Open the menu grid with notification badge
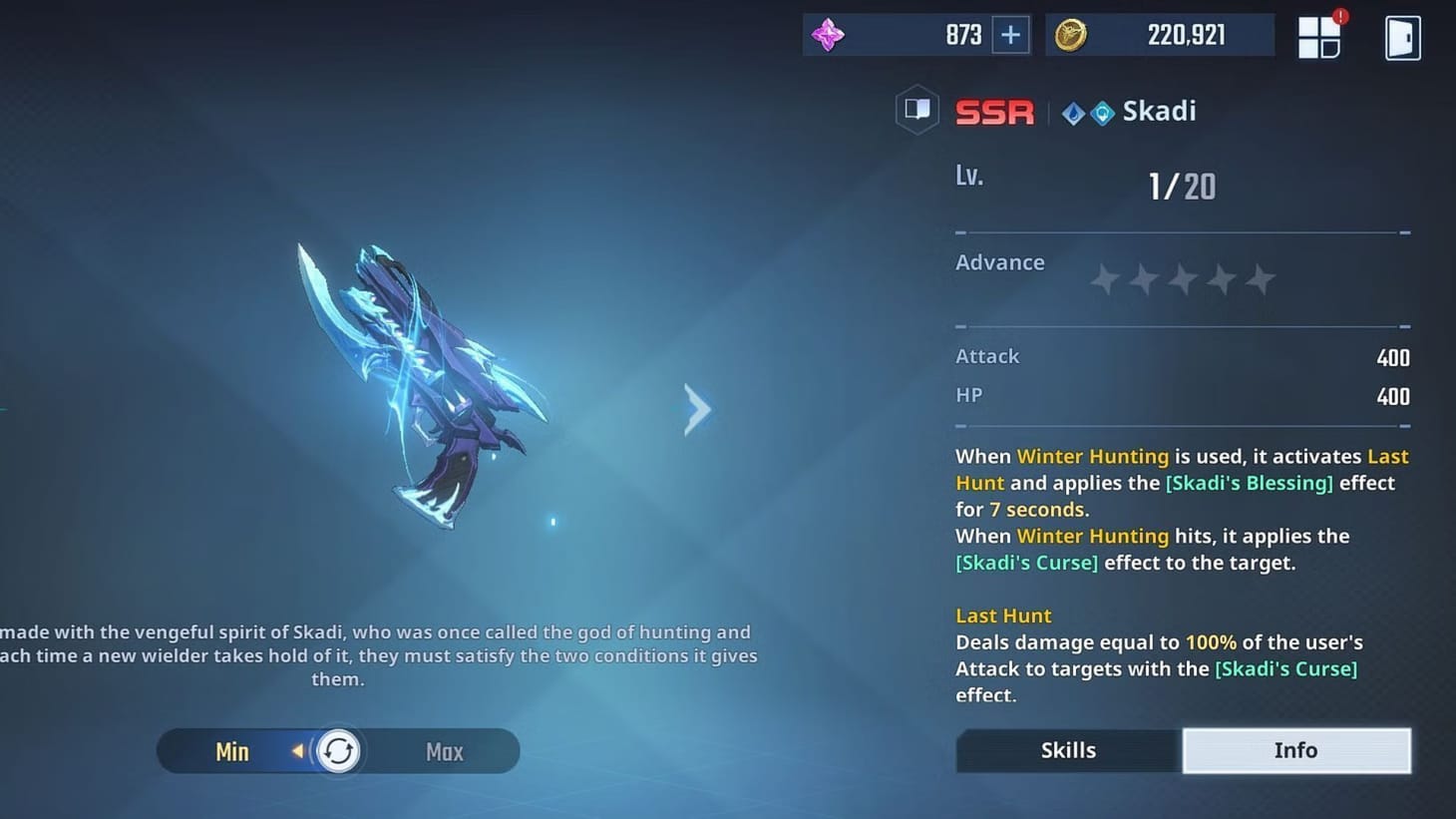1456x819 pixels. [x=1318, y=37]
